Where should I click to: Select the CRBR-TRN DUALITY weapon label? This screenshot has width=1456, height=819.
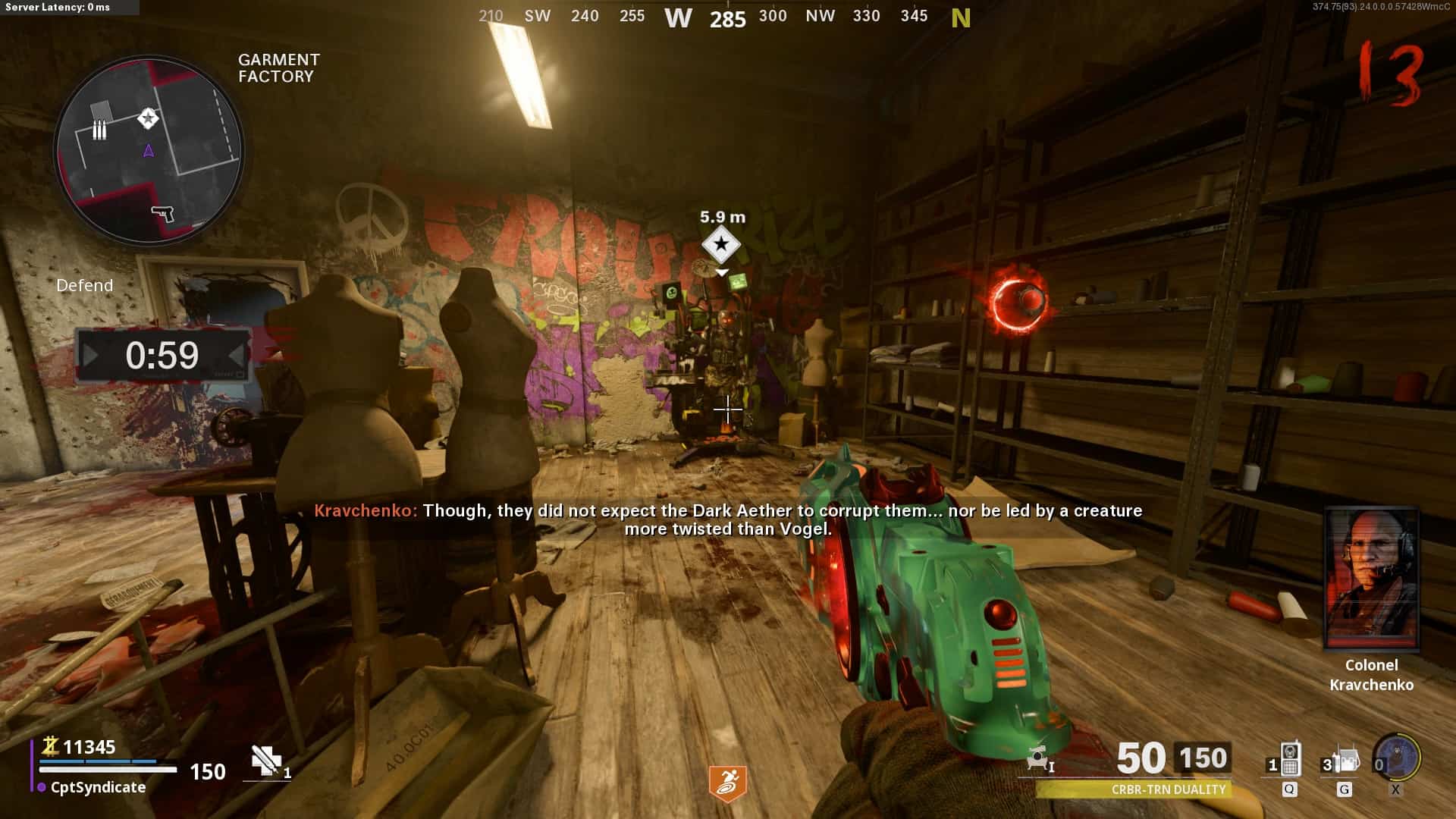click(1168, 789)
